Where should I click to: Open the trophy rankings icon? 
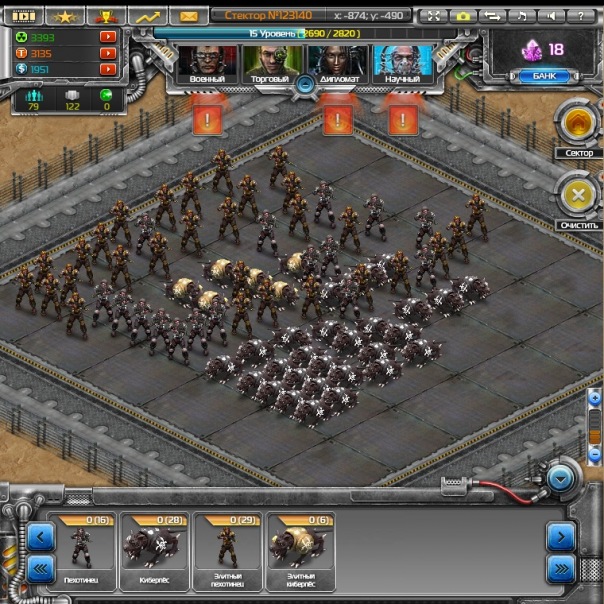tap(103, 16)
